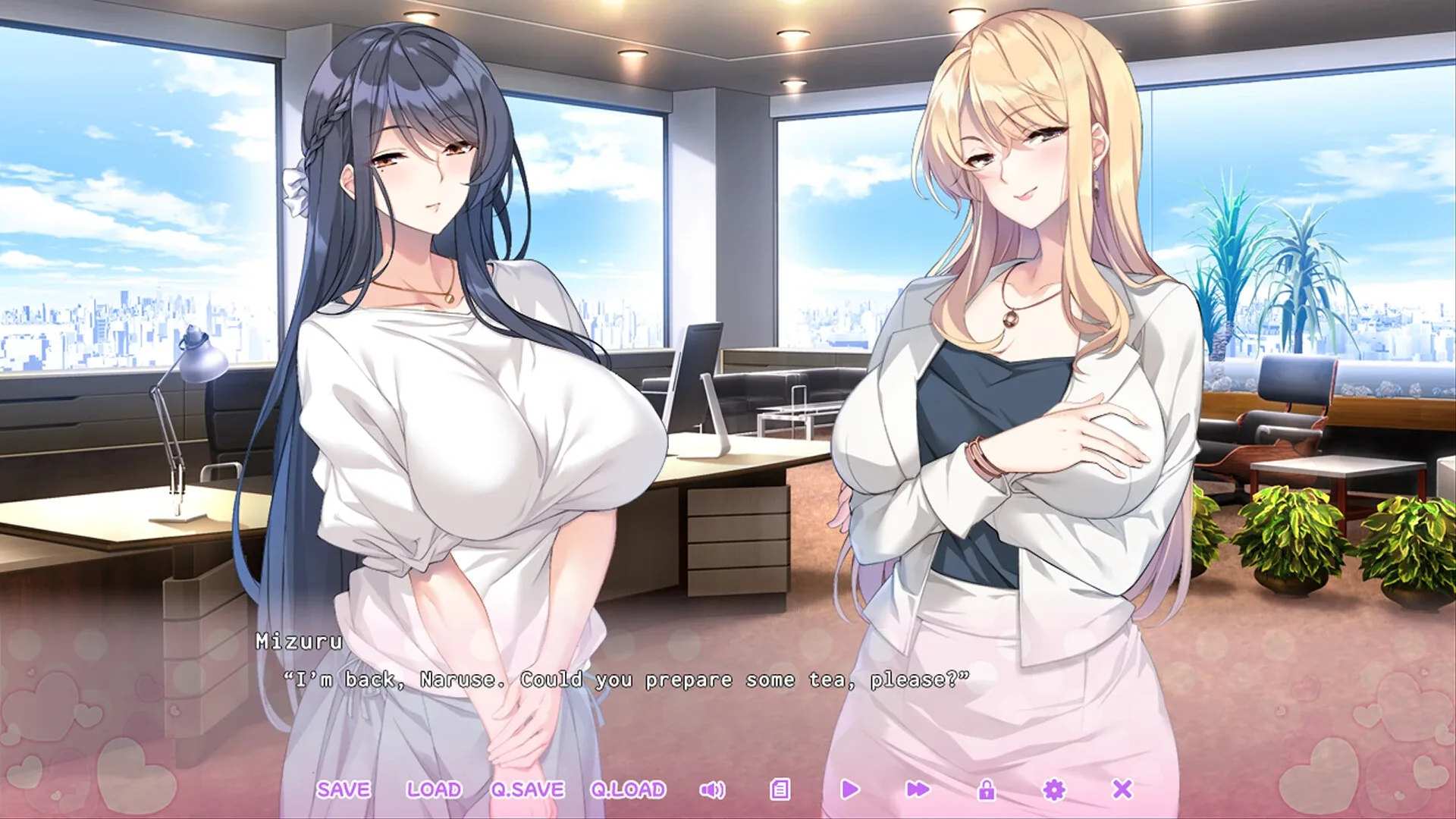
Task: Open the settings with the gear icon
Action: (x=1055, y=790)
